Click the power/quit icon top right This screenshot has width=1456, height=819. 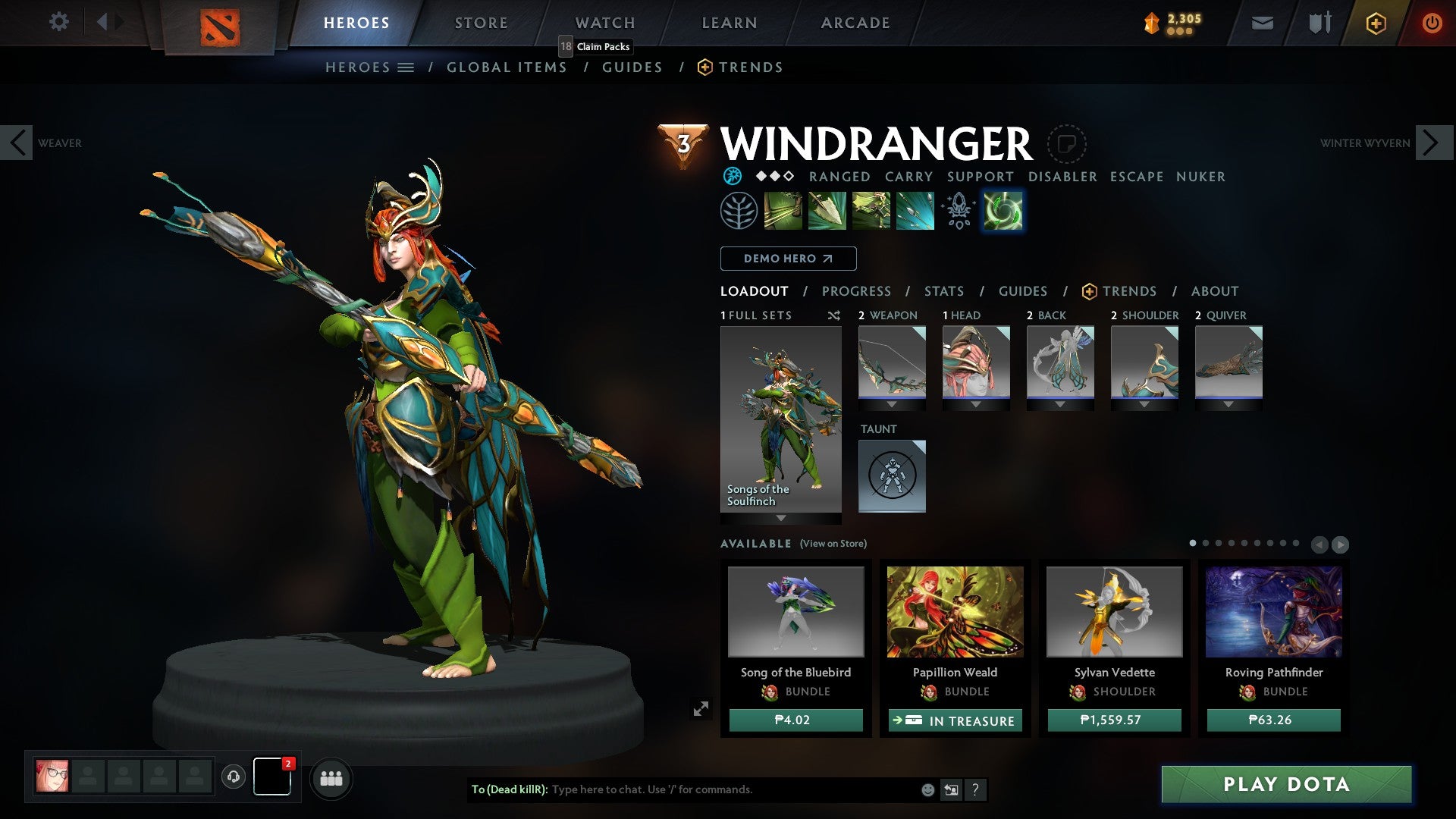point(1432,23)
